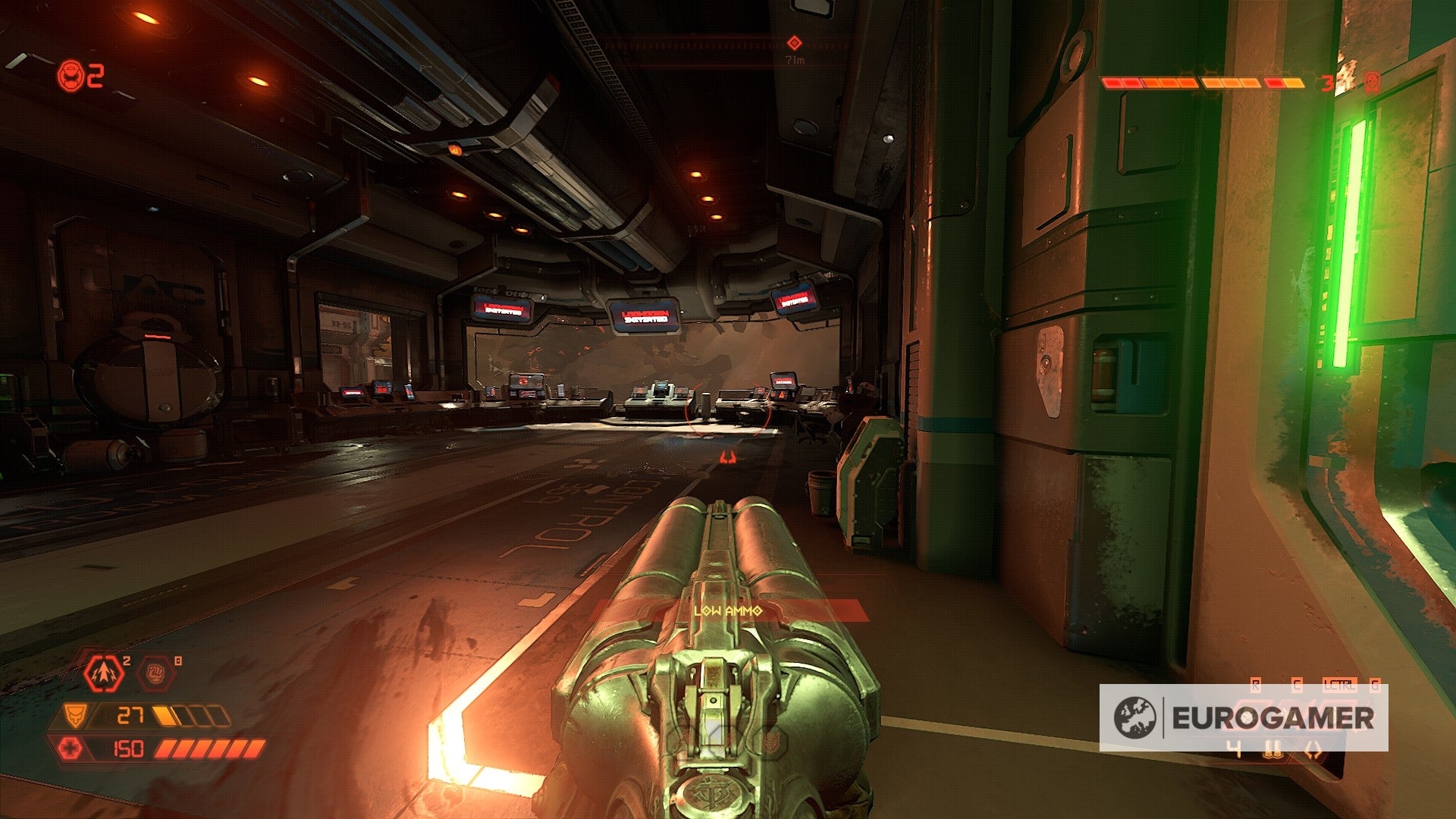Expand the R weapon slot indicator
1456x819 pixels.
(x=1255, y=685)
